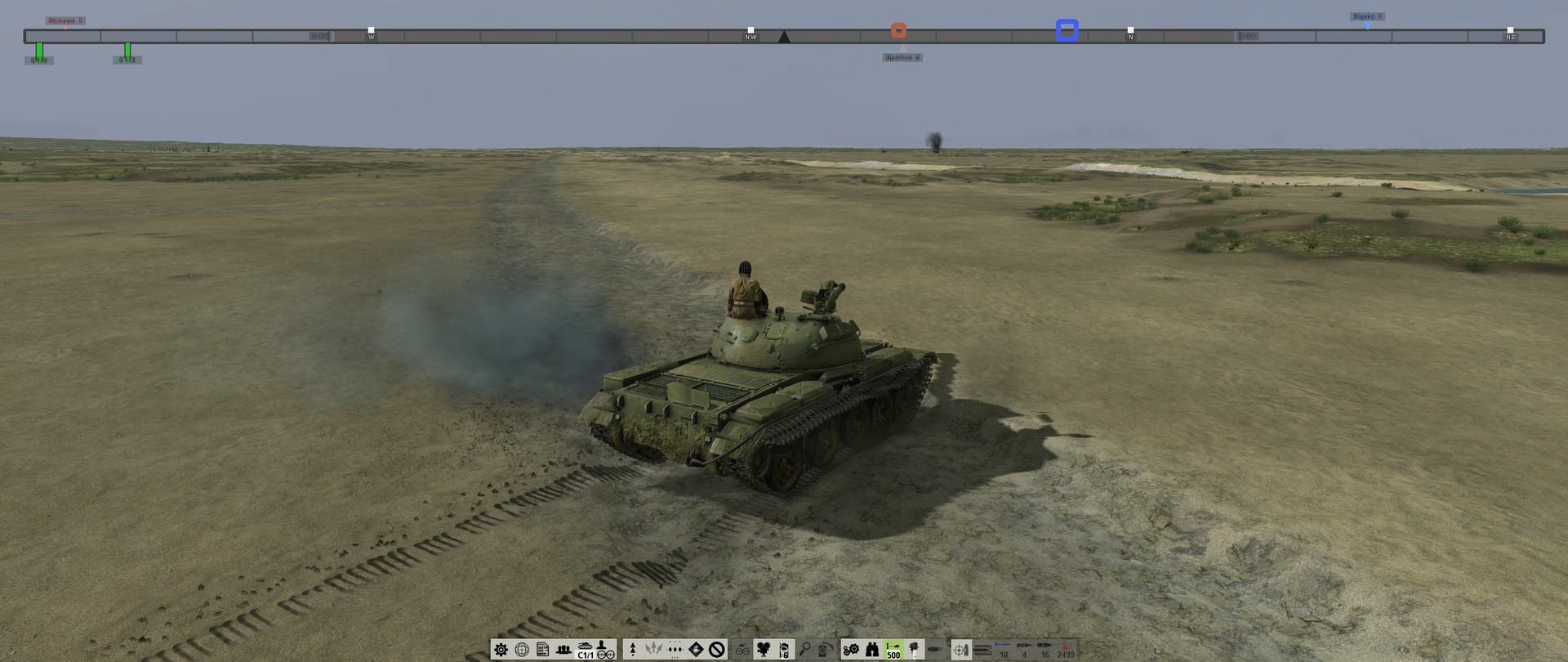Toggle the engine with the gears icon
Image resolution: width=1568 pixels, height=662 pixels.
[x=850, y=651]
